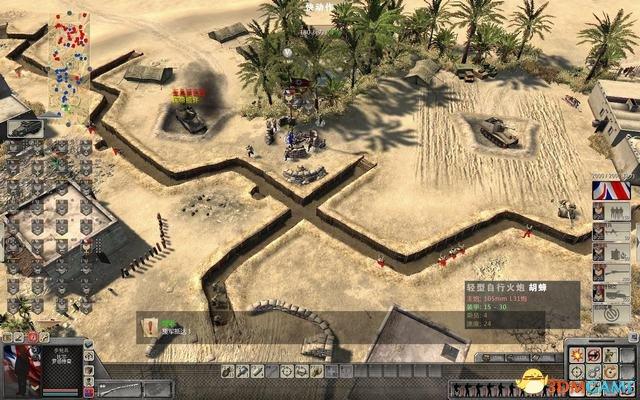
Task: Click the tactical minimap with unit dots
Action: point(68,62)
